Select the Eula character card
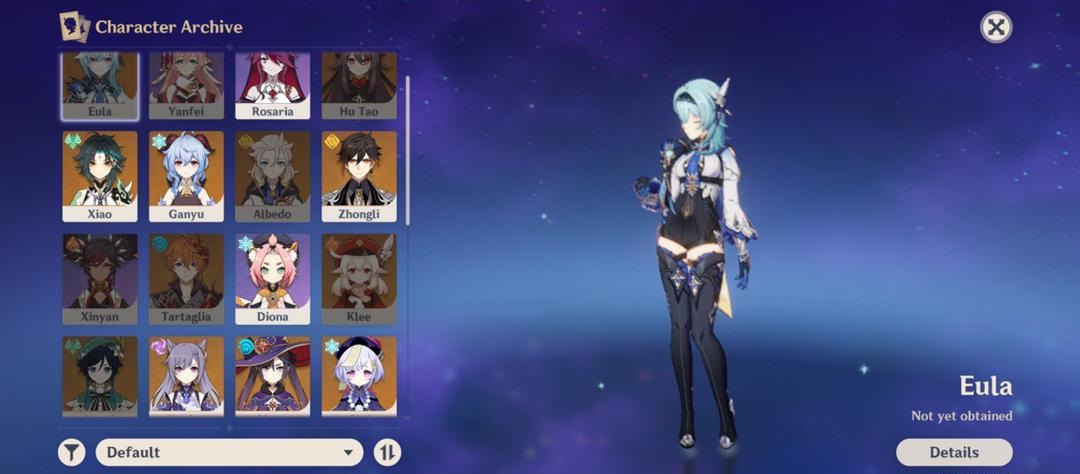Viewport: 1080px width, 474px height. coord(100,86)
